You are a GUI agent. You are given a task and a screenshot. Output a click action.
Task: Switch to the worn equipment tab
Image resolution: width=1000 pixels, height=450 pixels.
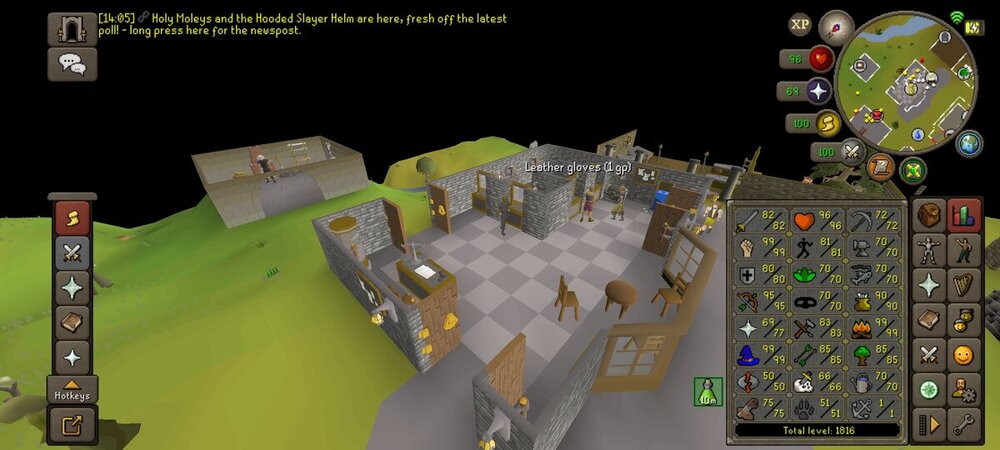pos(929,251)
